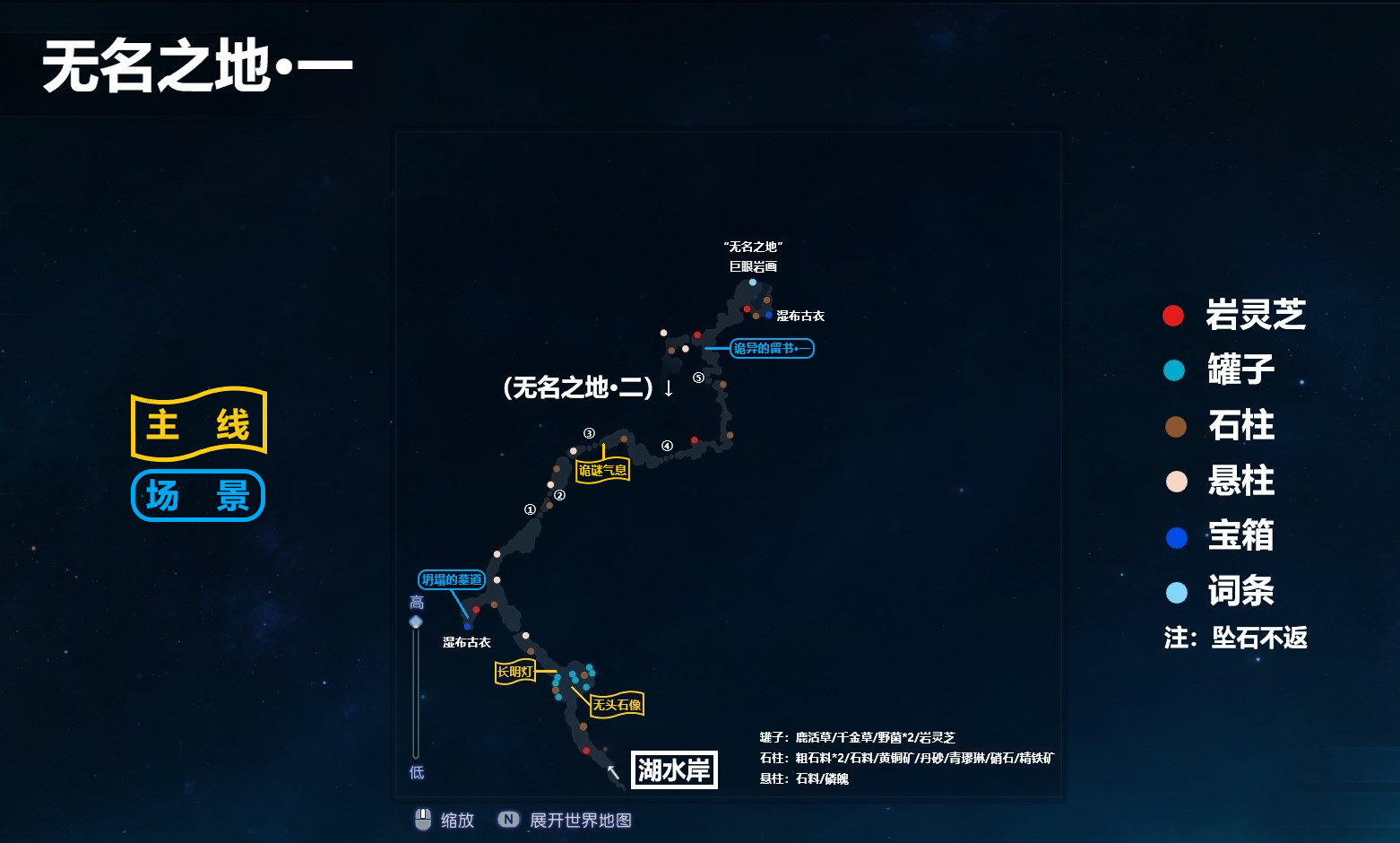Click the 诡谜气息 banner on the map

click(602, 469)
